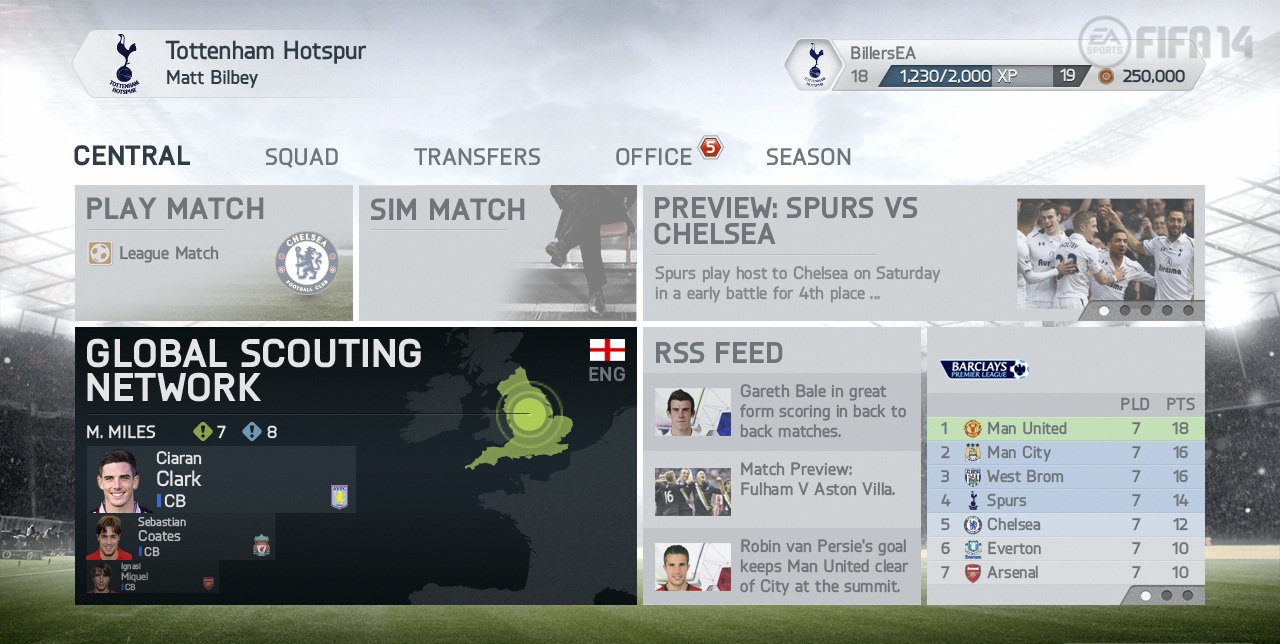Select the Spurs row in the table
This screenshot has height=644, width=1280.
pos(1065,500)
